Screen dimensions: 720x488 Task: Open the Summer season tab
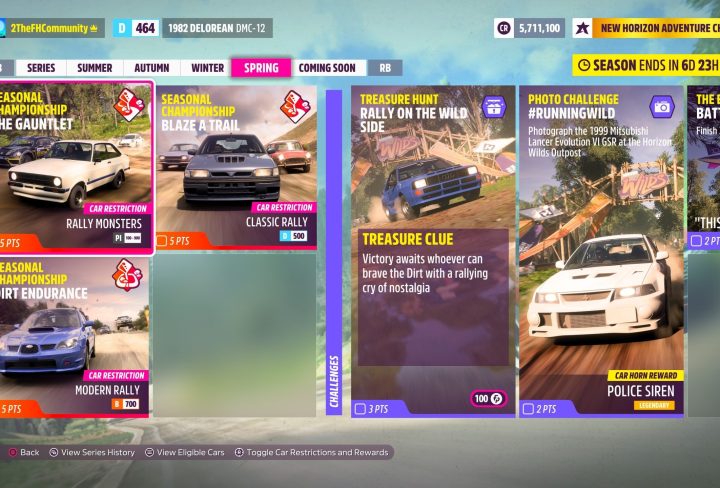point(95,68)
